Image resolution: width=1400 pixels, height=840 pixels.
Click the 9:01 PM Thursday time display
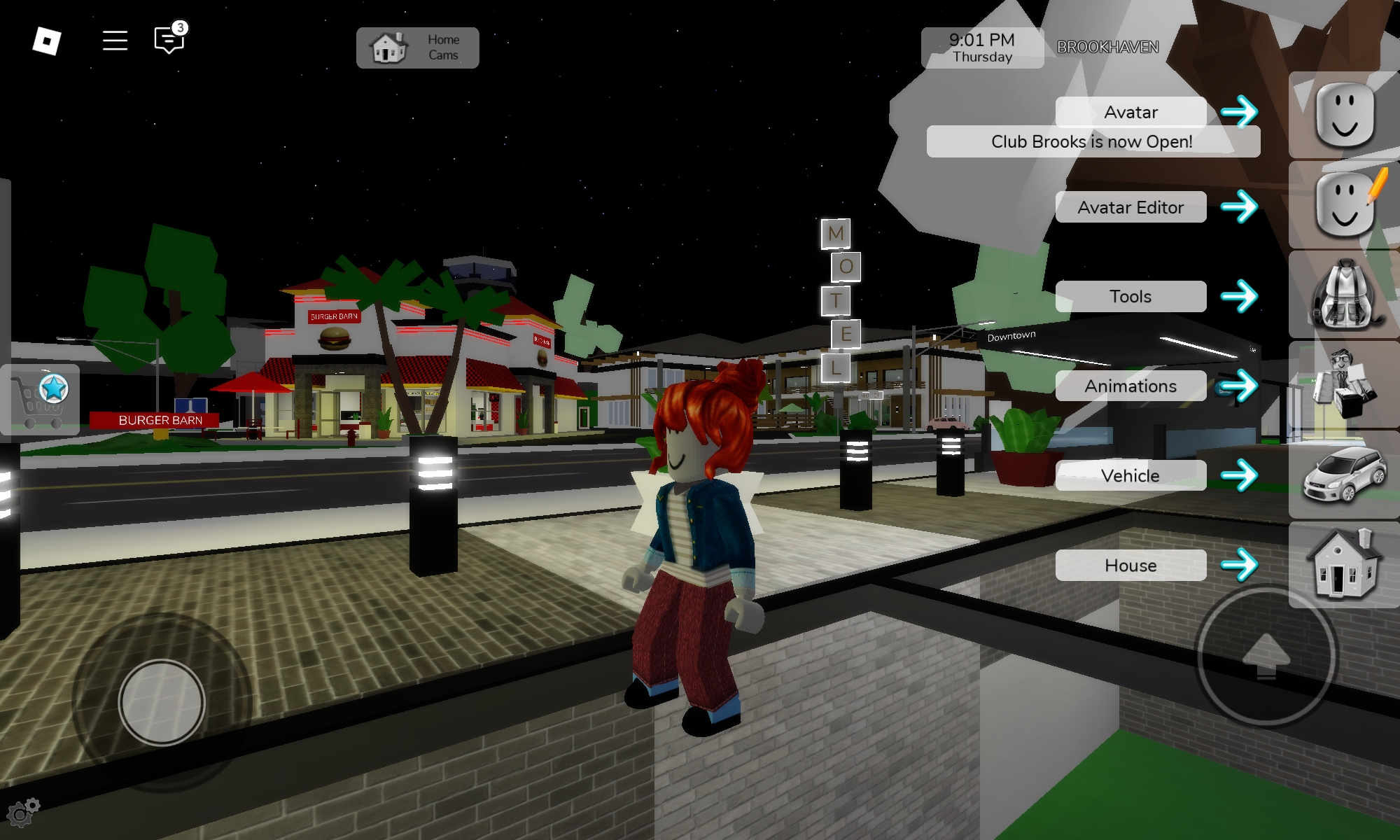click(x=983, y=46)
